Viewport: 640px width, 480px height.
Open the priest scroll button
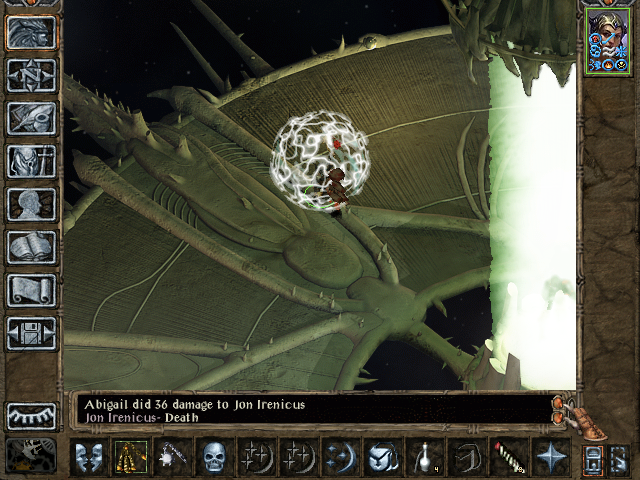(31, 290)
